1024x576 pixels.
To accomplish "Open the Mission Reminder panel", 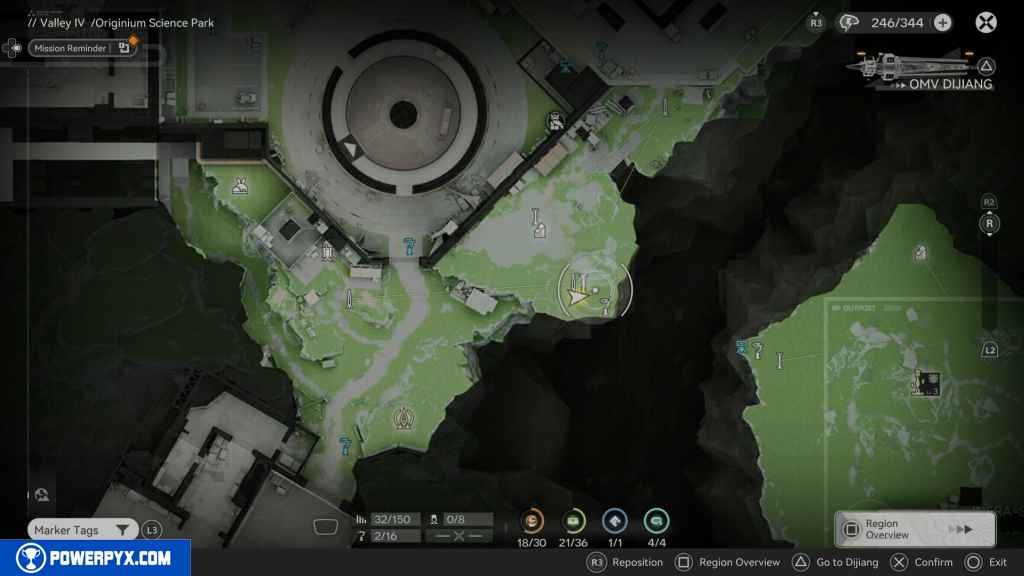I will coord(70,48).
